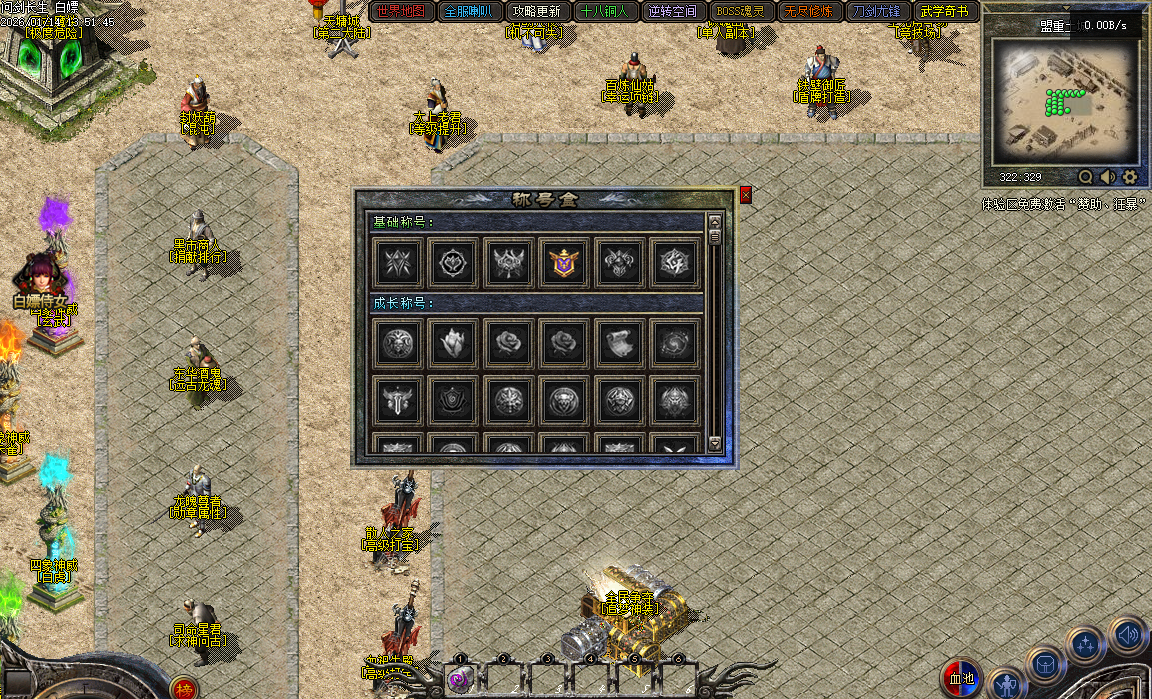Viewport: 1152px width, 699px height.
Task: Click the red-blue 血池 blood pool orb
Action: click(x=961, y=679)
